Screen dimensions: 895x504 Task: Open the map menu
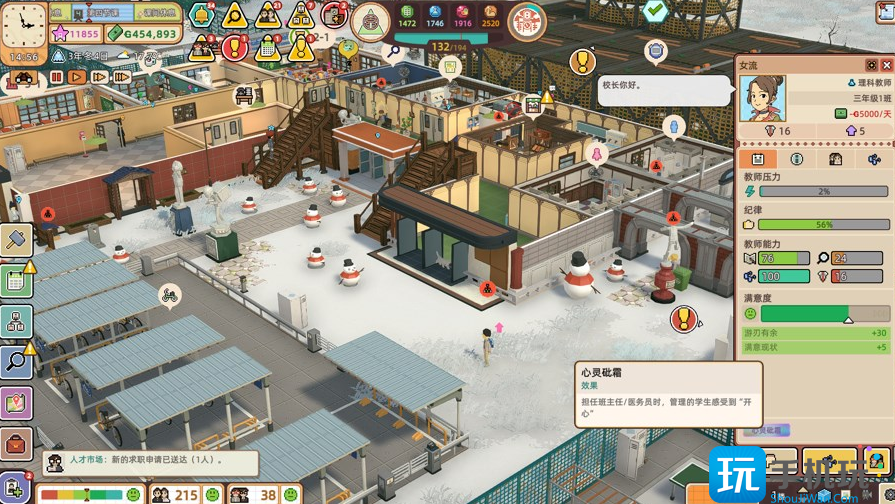pos(16,403)
